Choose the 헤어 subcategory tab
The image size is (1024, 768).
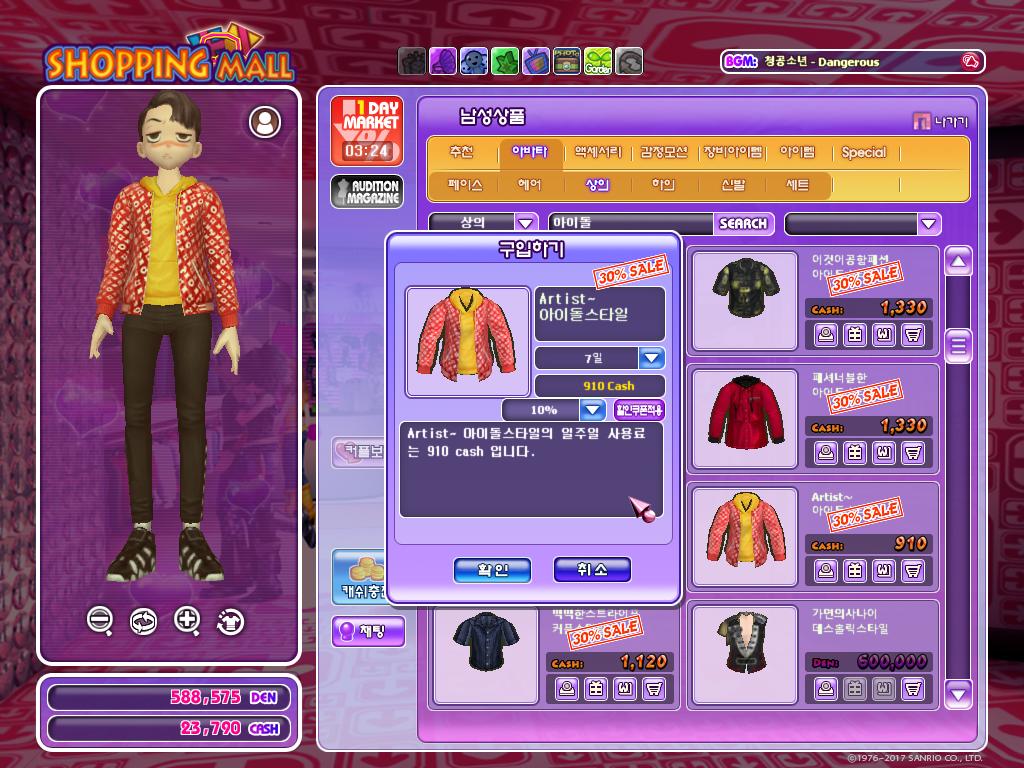point(530,185)
